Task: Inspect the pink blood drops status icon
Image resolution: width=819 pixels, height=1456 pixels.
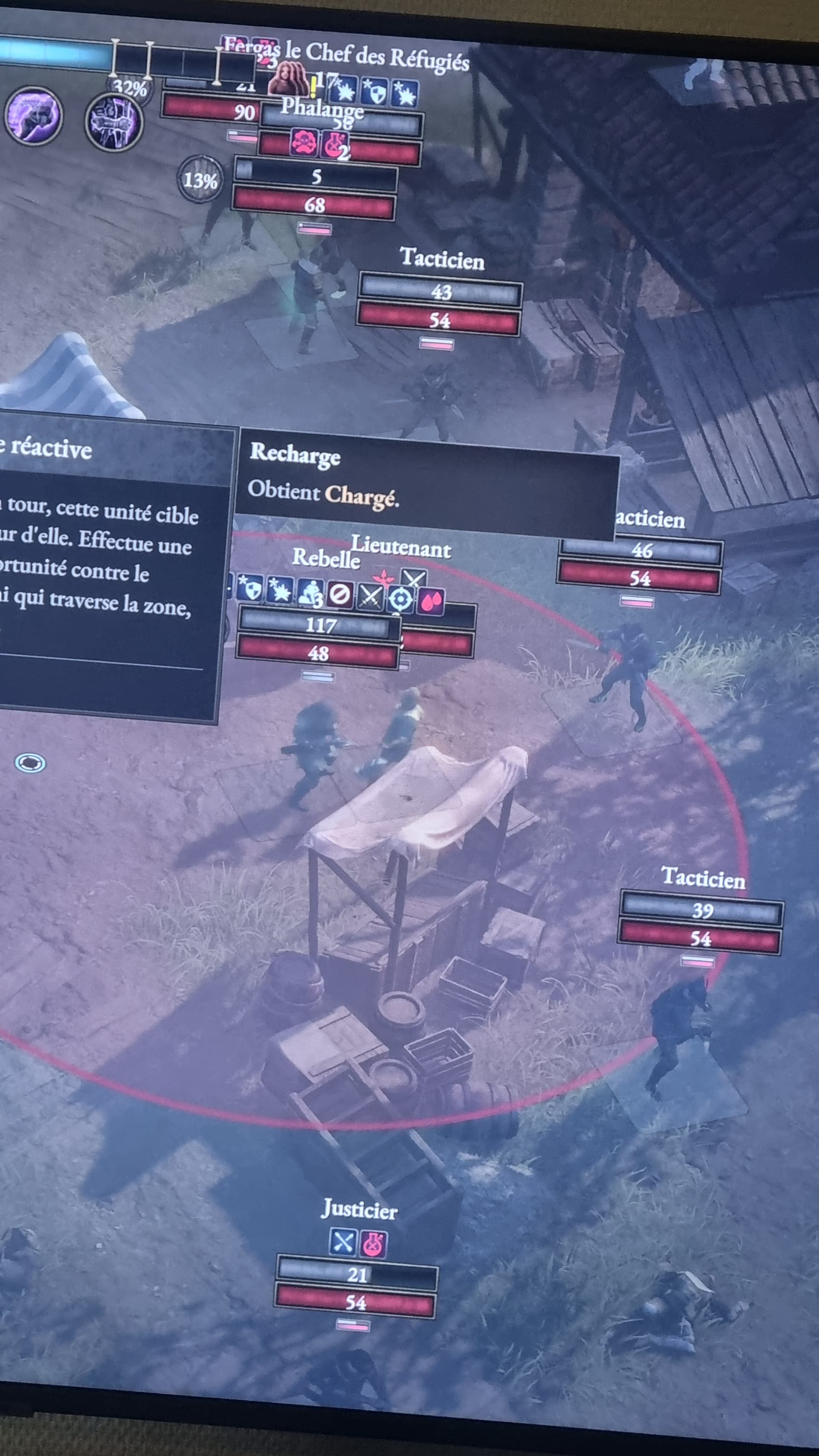Action: click(431, 602)
